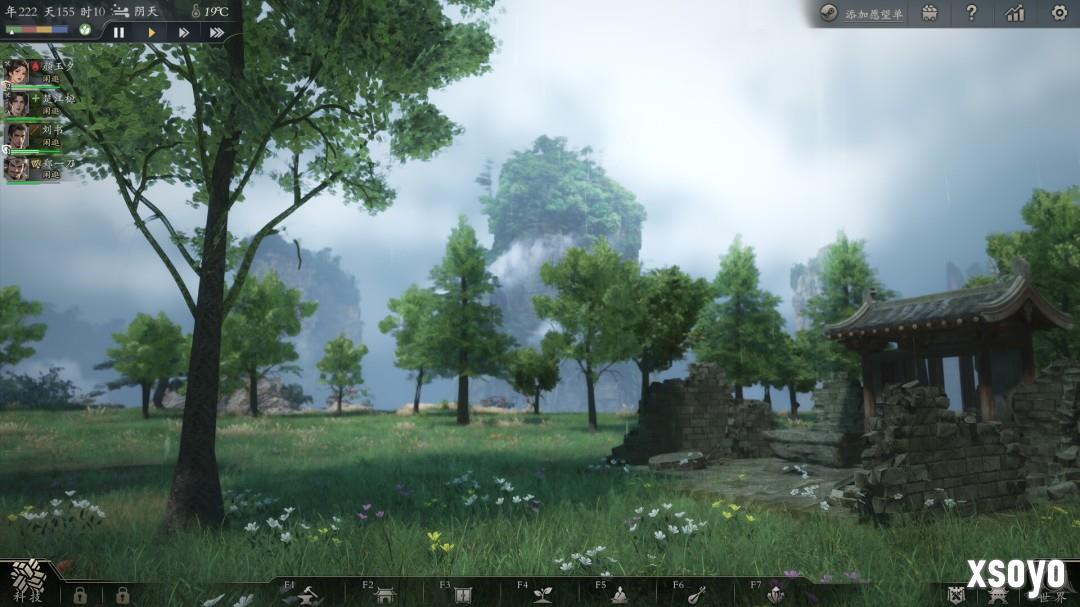Open the mine cart resources icon
This screenshot has height=607, width=1080.
pyautogui.click(x=930, y=13)
